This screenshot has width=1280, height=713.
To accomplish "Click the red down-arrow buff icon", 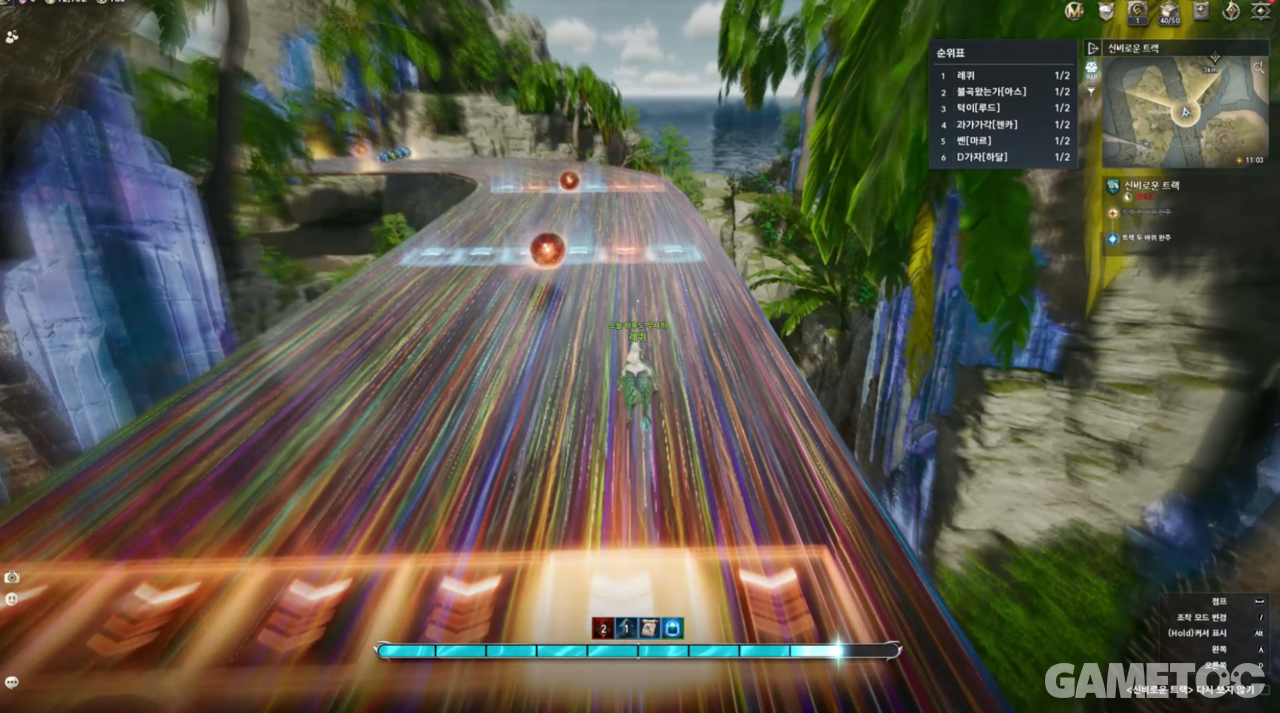I will click(602, 628).
